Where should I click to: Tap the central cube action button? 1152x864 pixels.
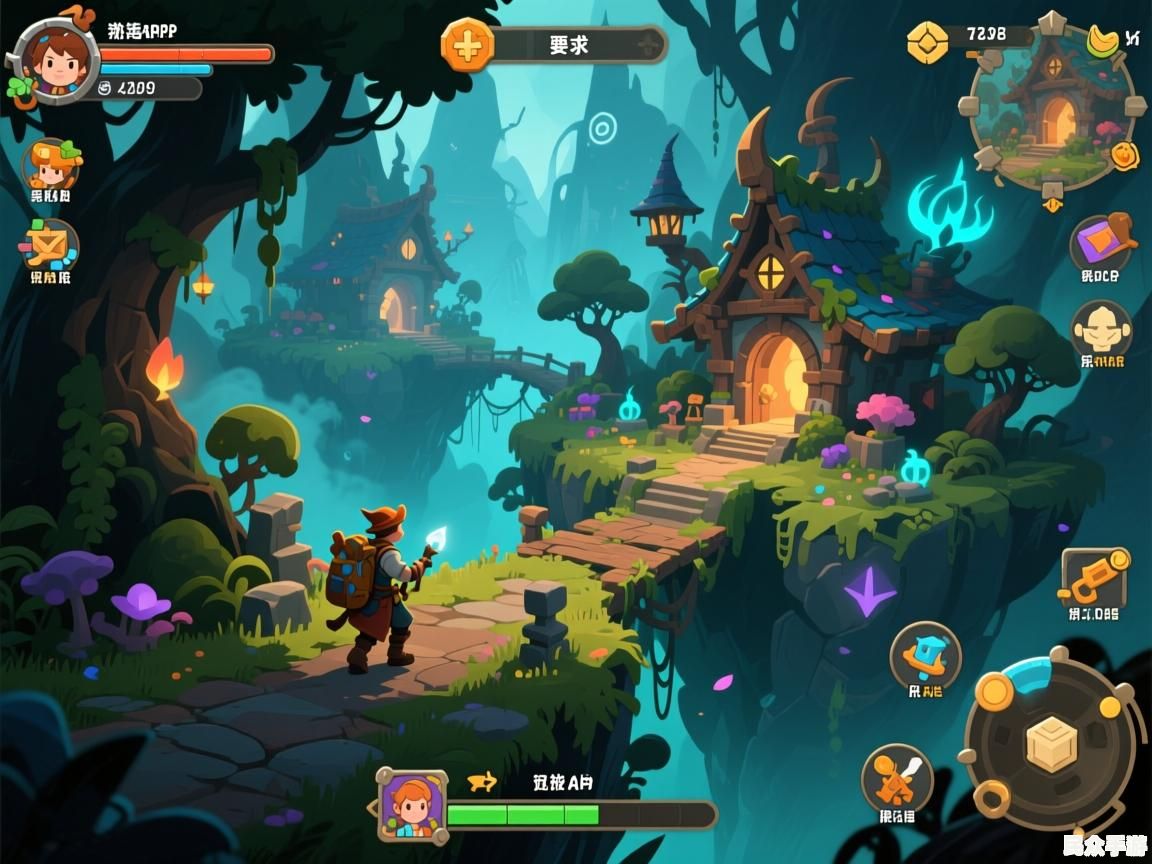1051,745
